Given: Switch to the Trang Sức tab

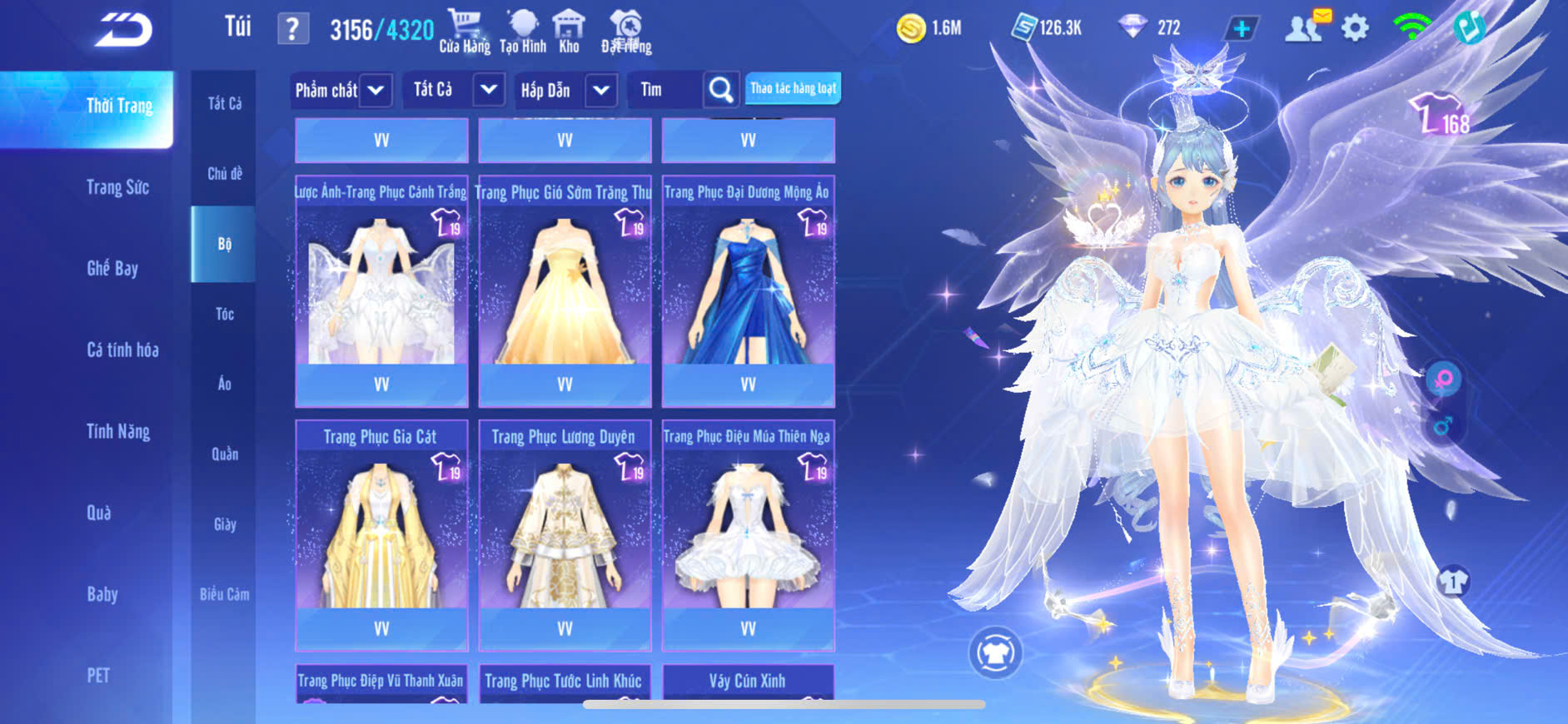Looking at the screenshot, I should (118, 187).
